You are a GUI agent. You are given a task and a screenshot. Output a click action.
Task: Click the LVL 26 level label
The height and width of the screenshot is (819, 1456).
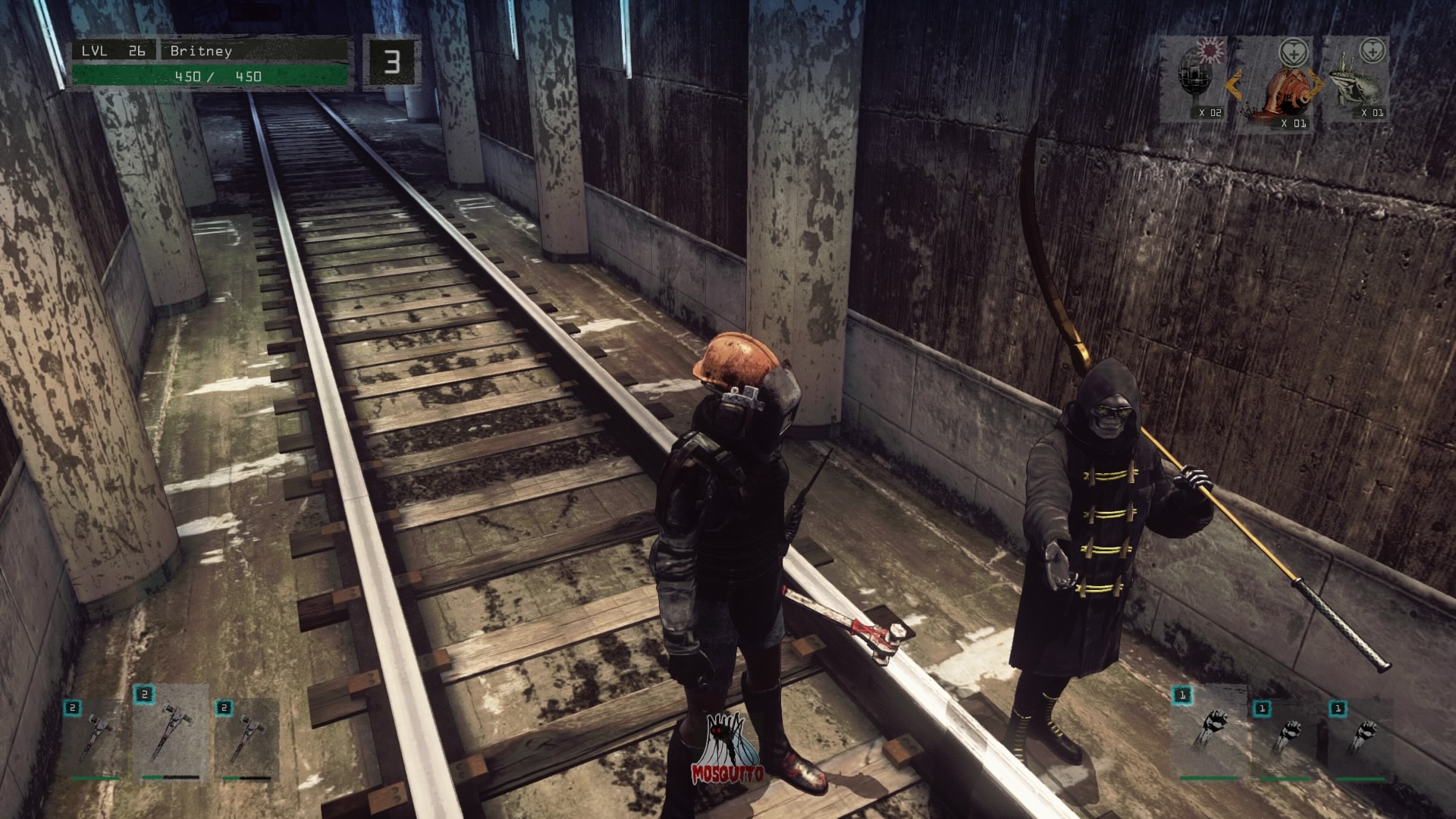[110, 52]
